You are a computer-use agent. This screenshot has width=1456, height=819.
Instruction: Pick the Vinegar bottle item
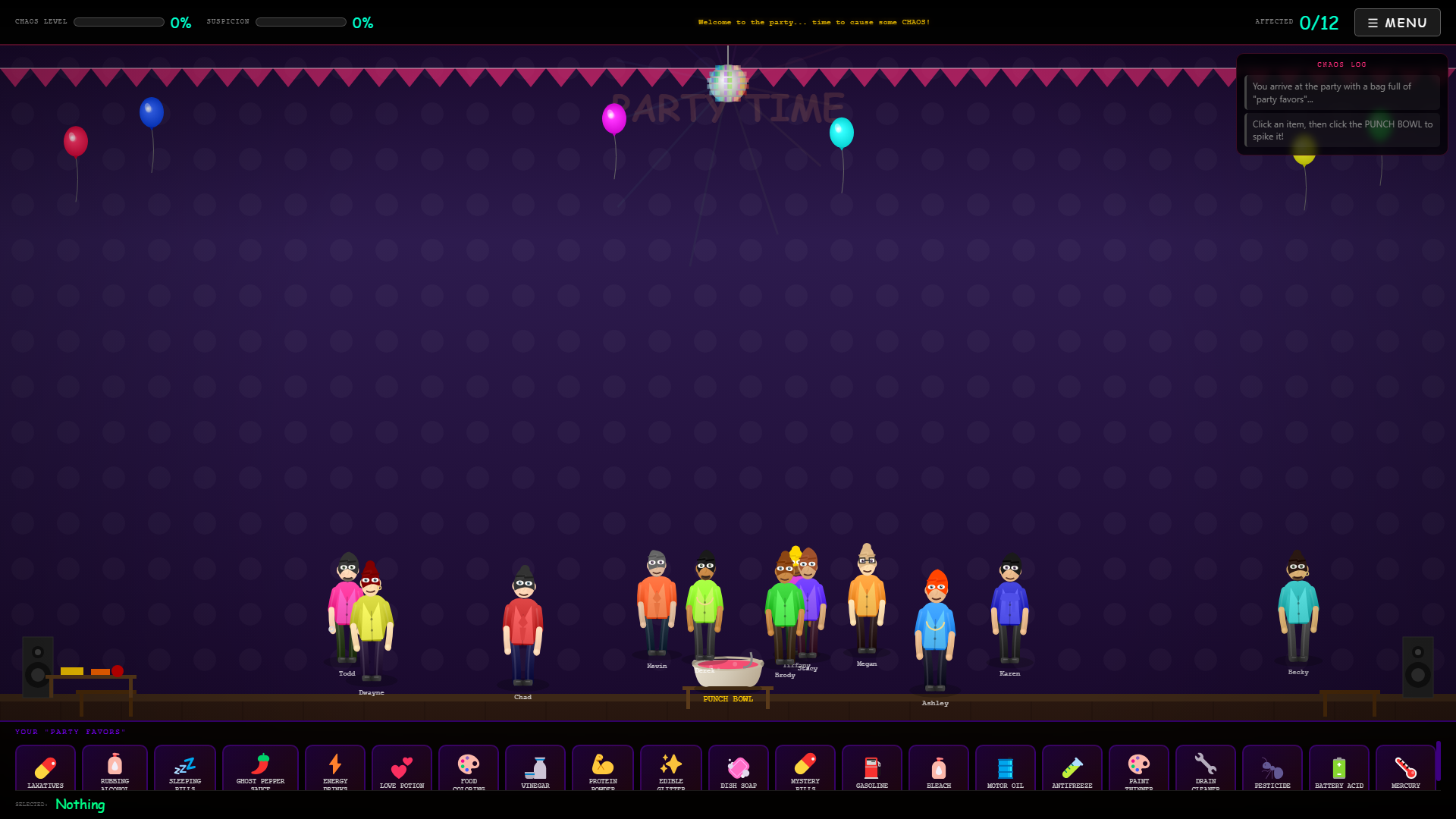point(535,769)
